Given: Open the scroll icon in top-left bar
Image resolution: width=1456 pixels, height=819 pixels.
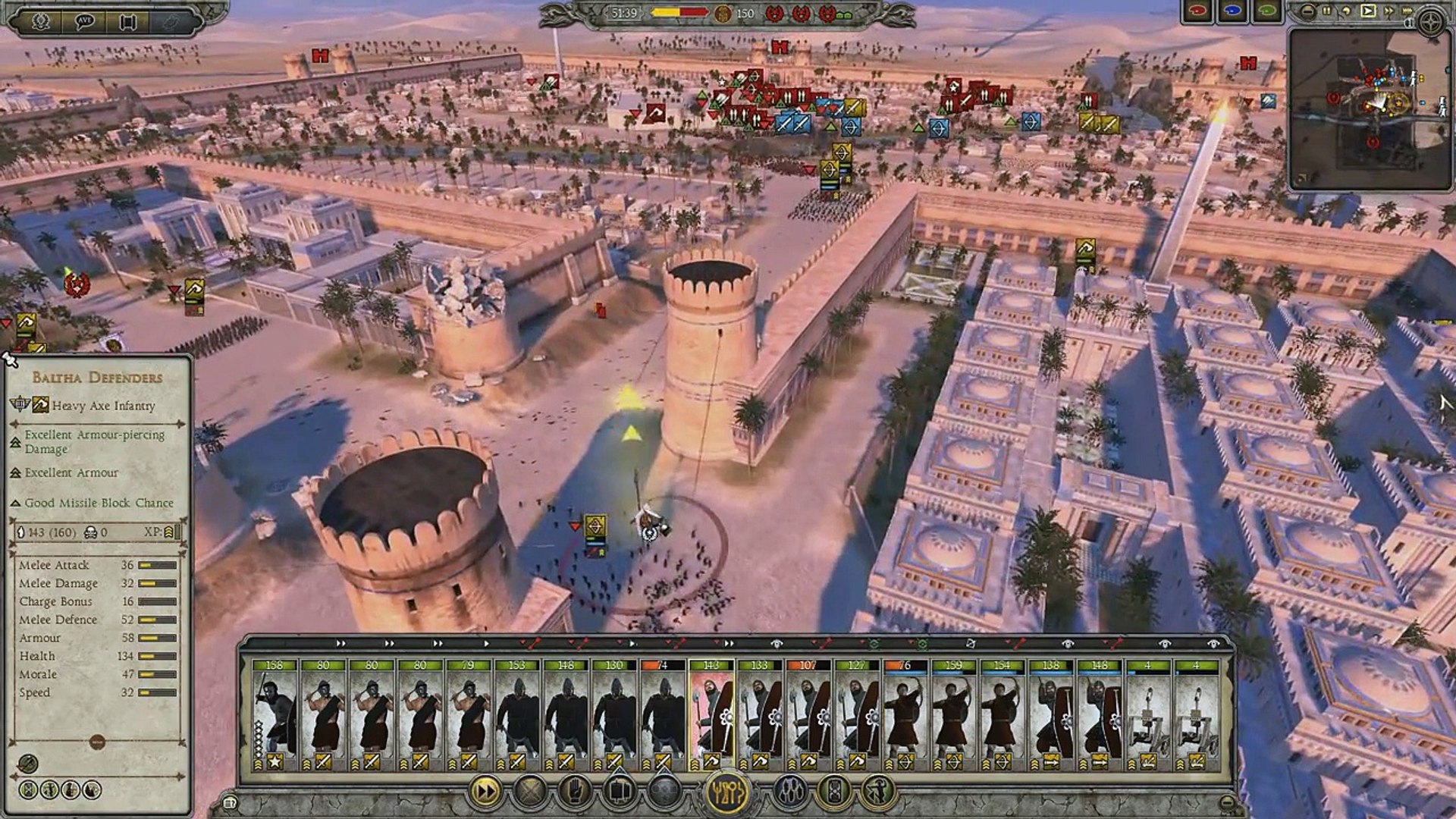Looking at the screenshot, I should [x=127, y=22].
